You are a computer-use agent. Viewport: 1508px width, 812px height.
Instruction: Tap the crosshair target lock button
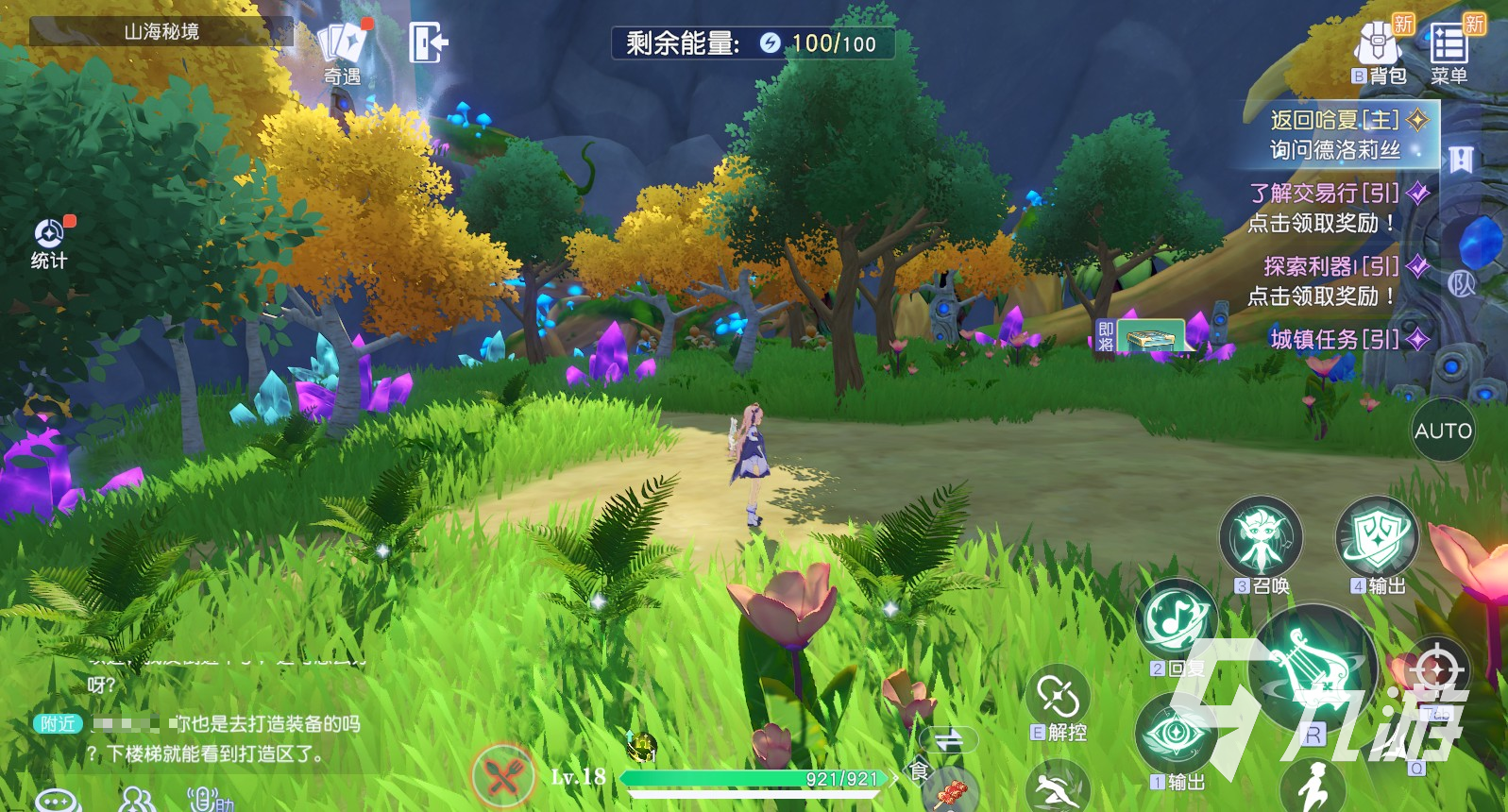(1436, 668)
